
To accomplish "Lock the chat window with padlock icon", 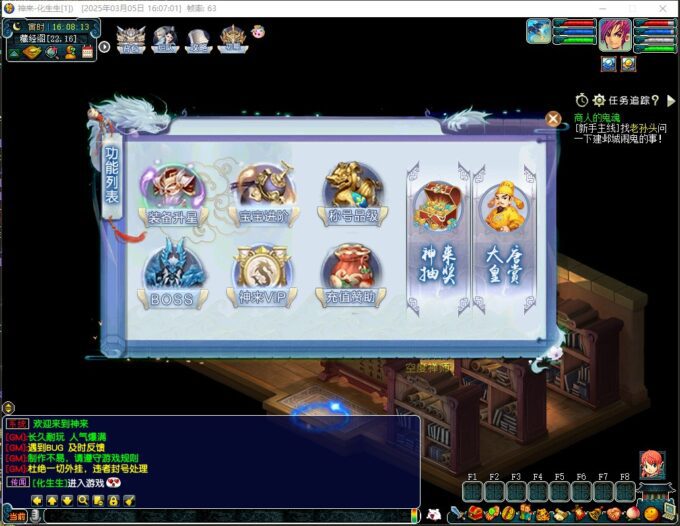I will [114, 499].
